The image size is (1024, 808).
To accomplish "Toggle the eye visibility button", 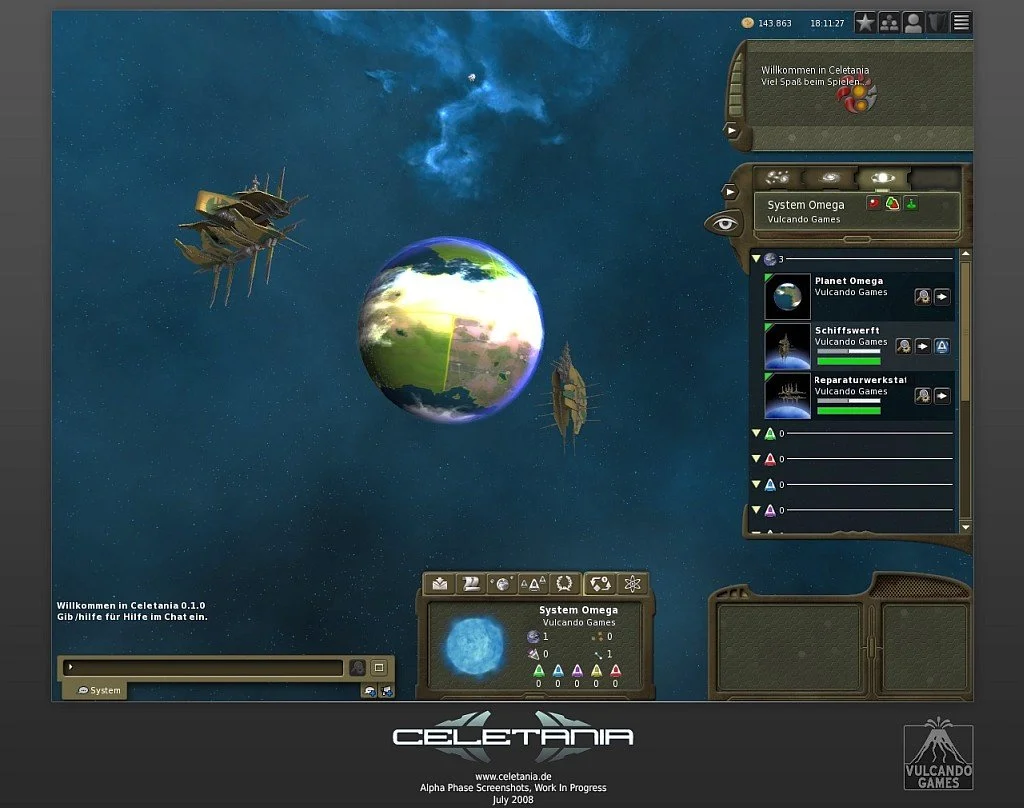I will [x=723, y=223].
